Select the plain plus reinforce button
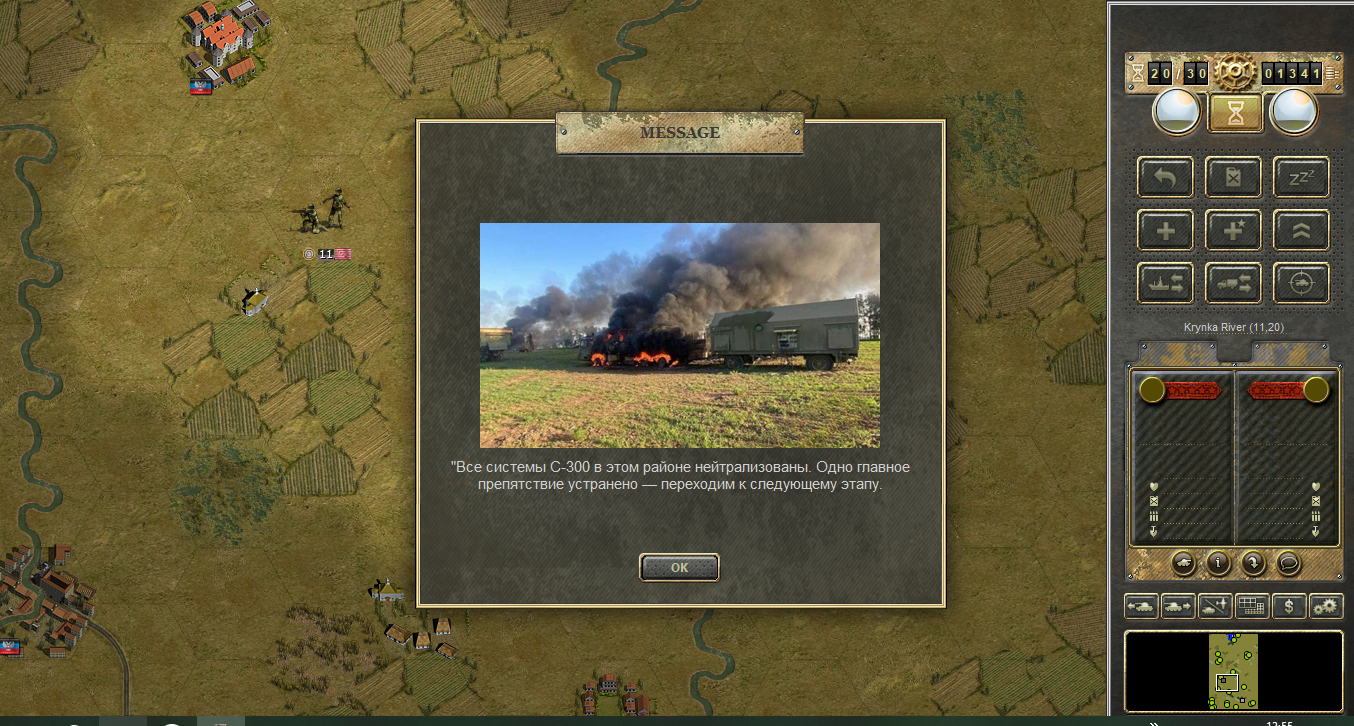The image size is (1354, 726). [1165, 230]
